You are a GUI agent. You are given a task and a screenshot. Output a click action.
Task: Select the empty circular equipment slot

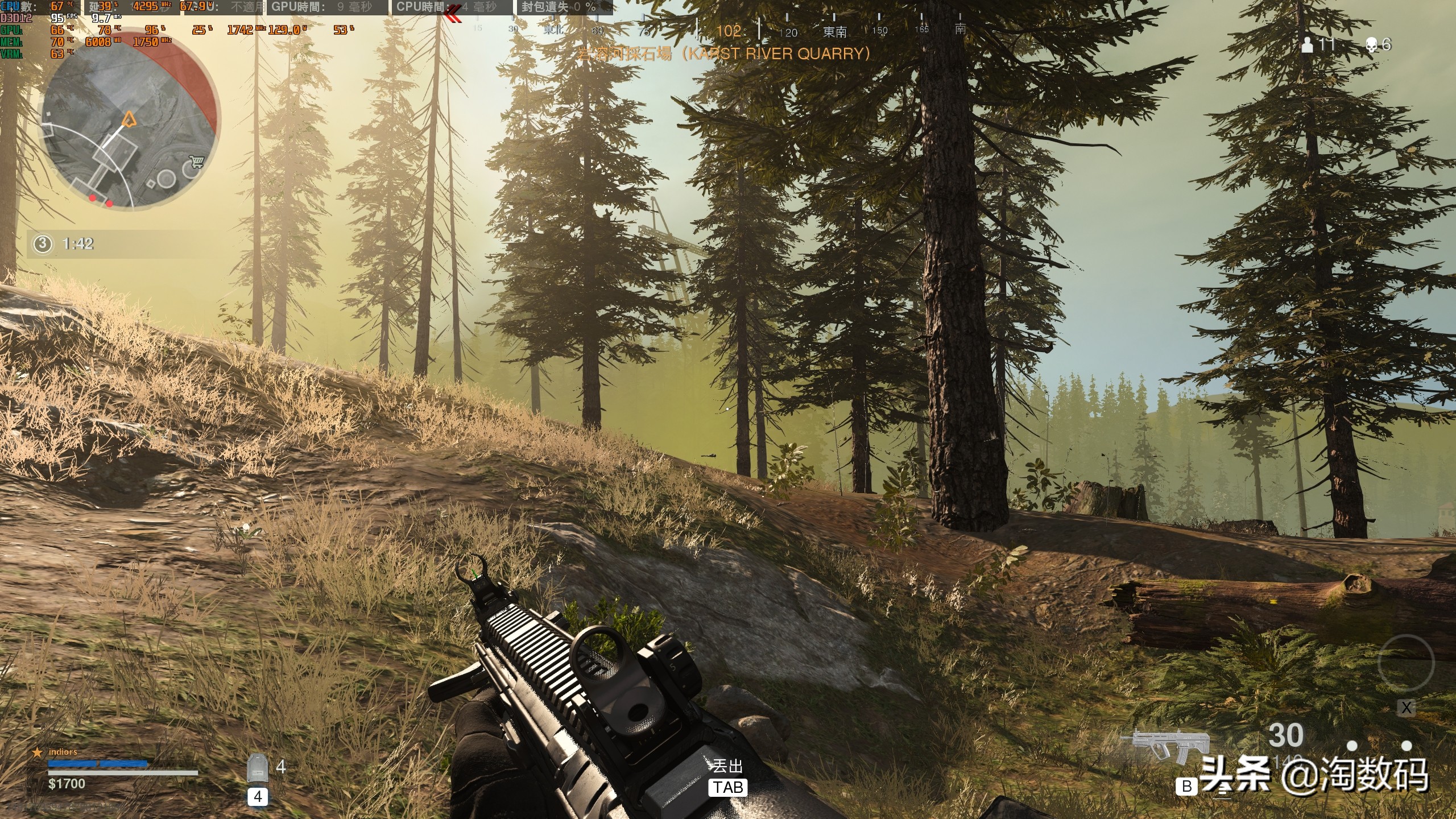[1406, 664]
